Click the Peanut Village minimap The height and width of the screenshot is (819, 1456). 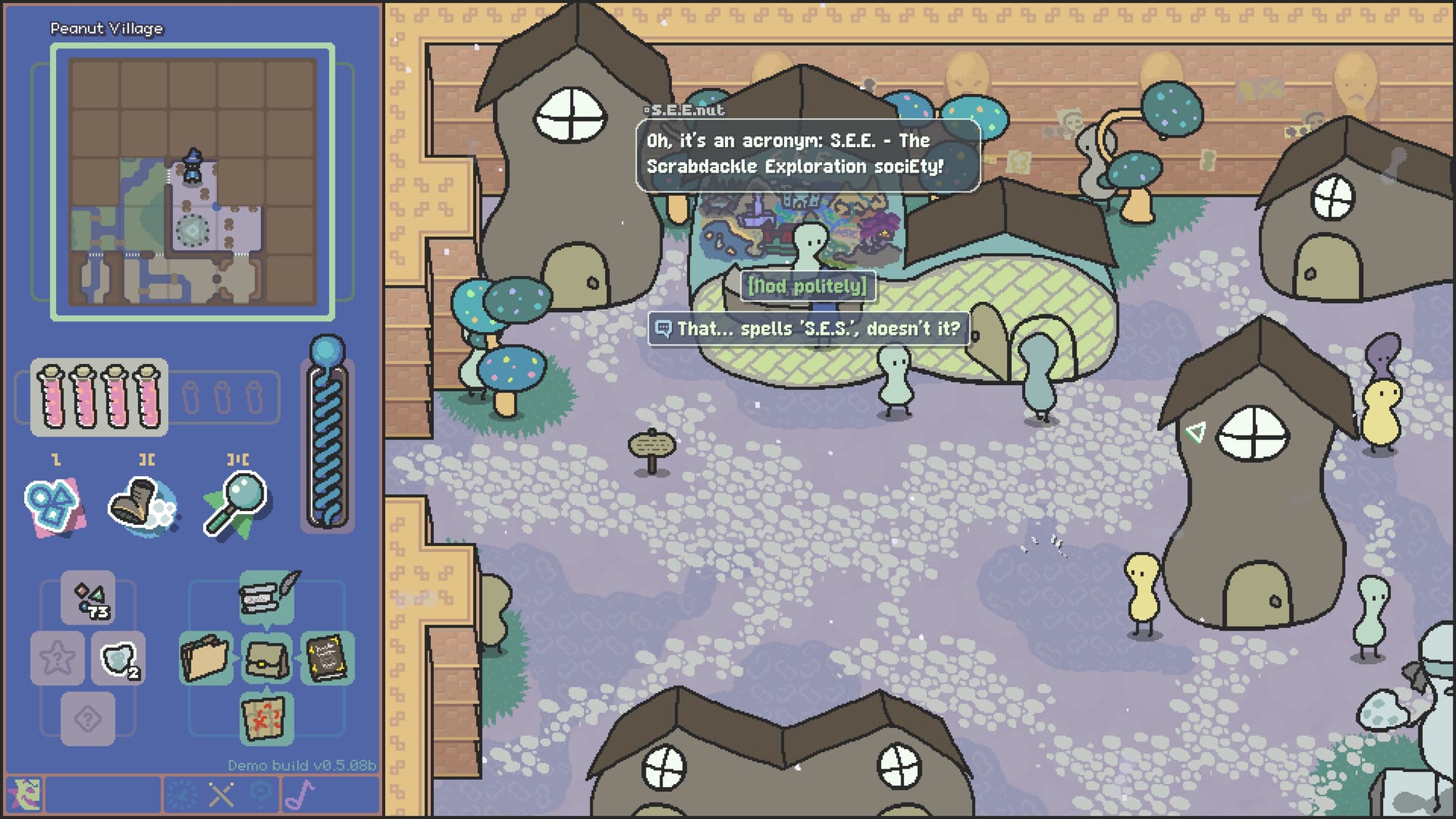click(193, 182)
